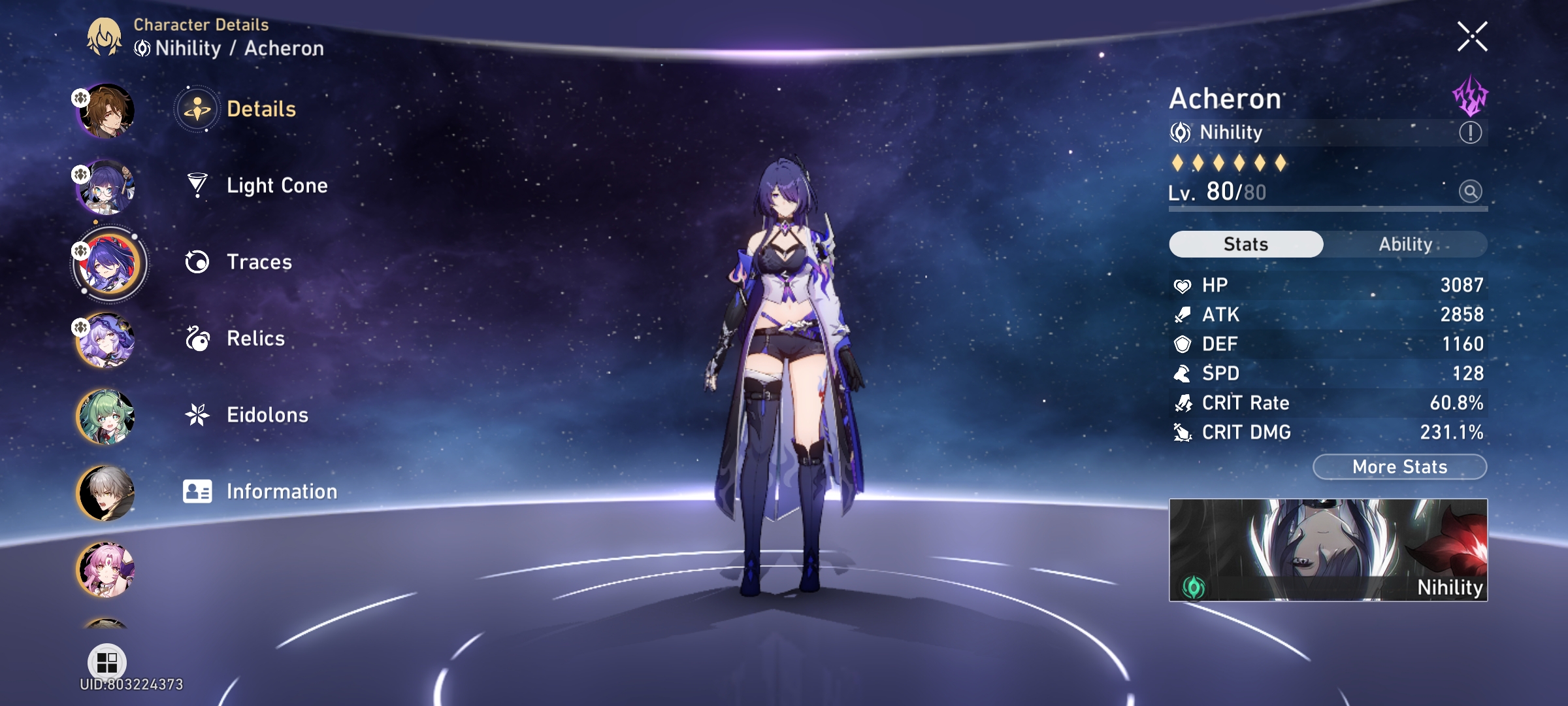
Task: Expand the HP stat row
Action: (1326, 284)
